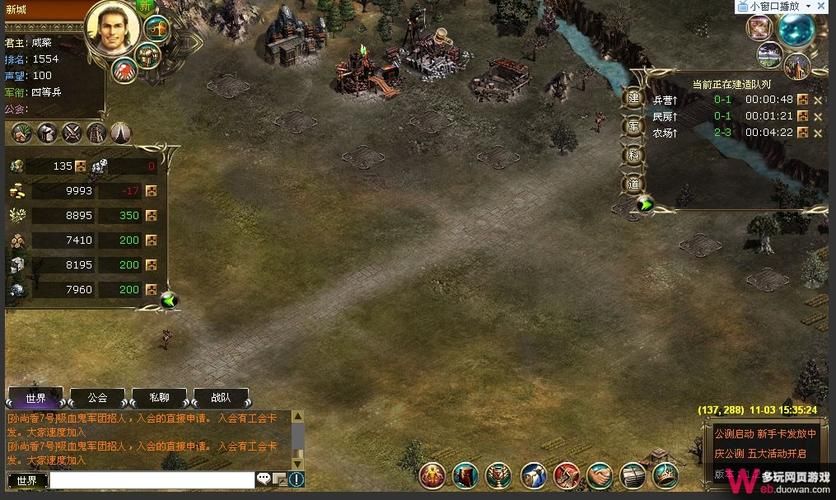Collapse the build queue with the green arrow
This screenshot has height=500, width=836.
coord(645,205)
